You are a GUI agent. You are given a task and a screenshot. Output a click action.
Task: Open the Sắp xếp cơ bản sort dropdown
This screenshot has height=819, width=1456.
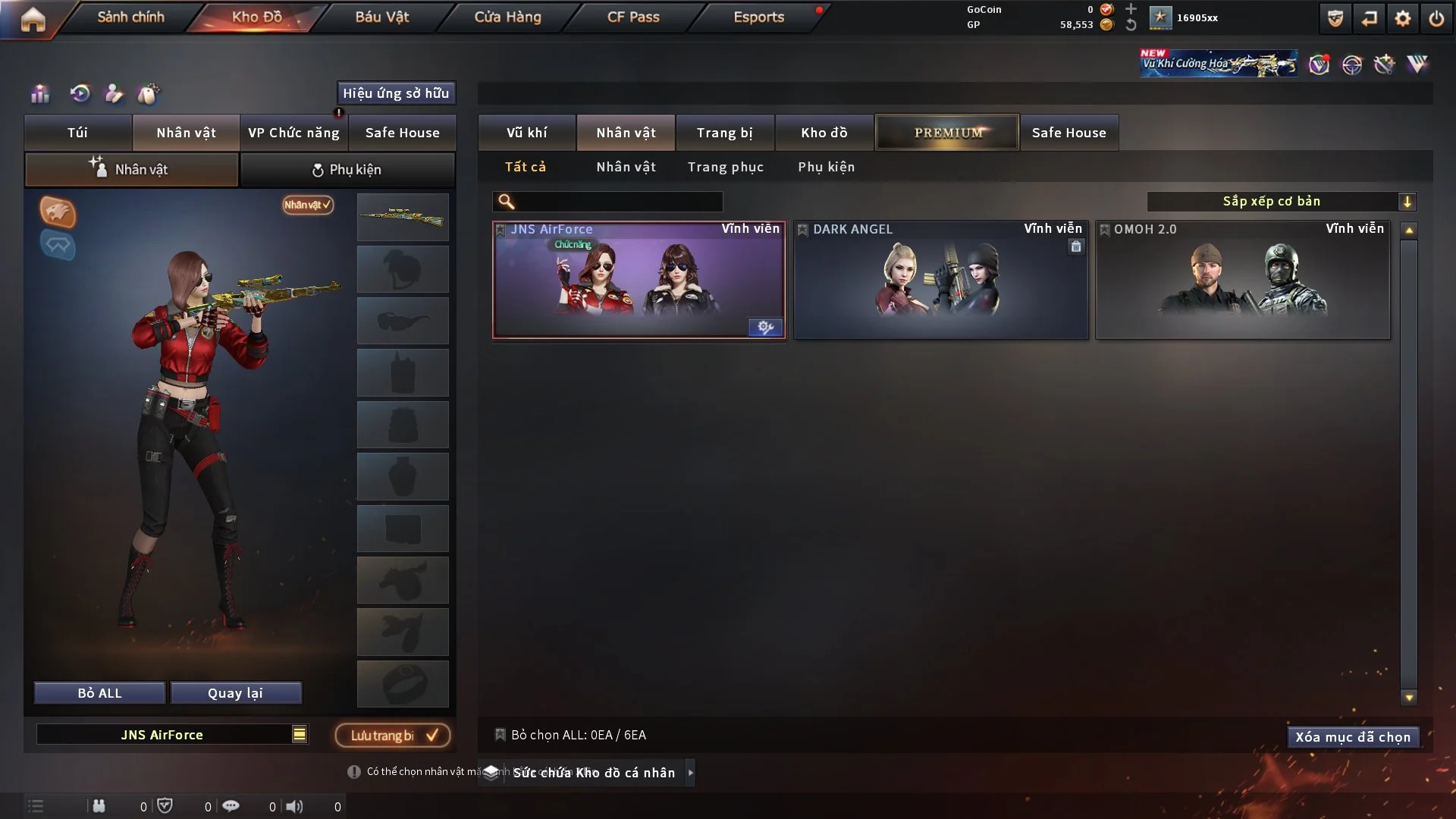pyautogui.click(x=1281, y=201)
